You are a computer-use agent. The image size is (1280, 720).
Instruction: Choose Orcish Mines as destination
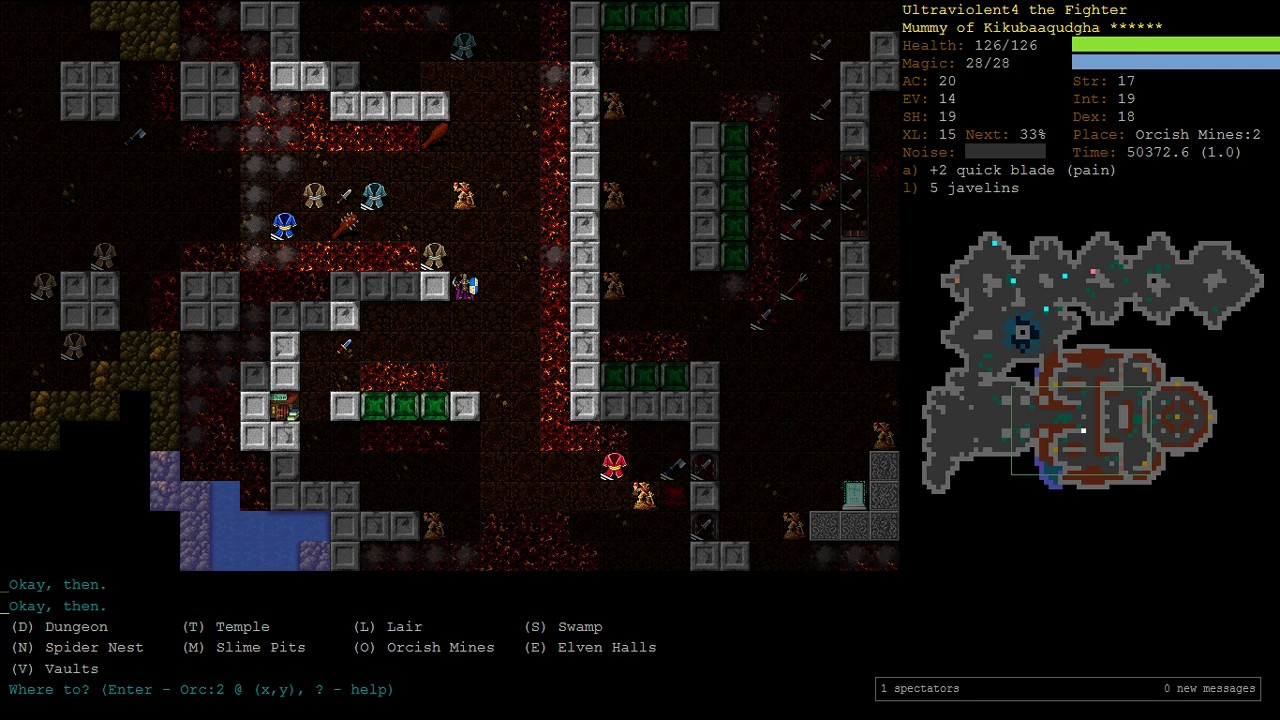[x=424, y=648]
